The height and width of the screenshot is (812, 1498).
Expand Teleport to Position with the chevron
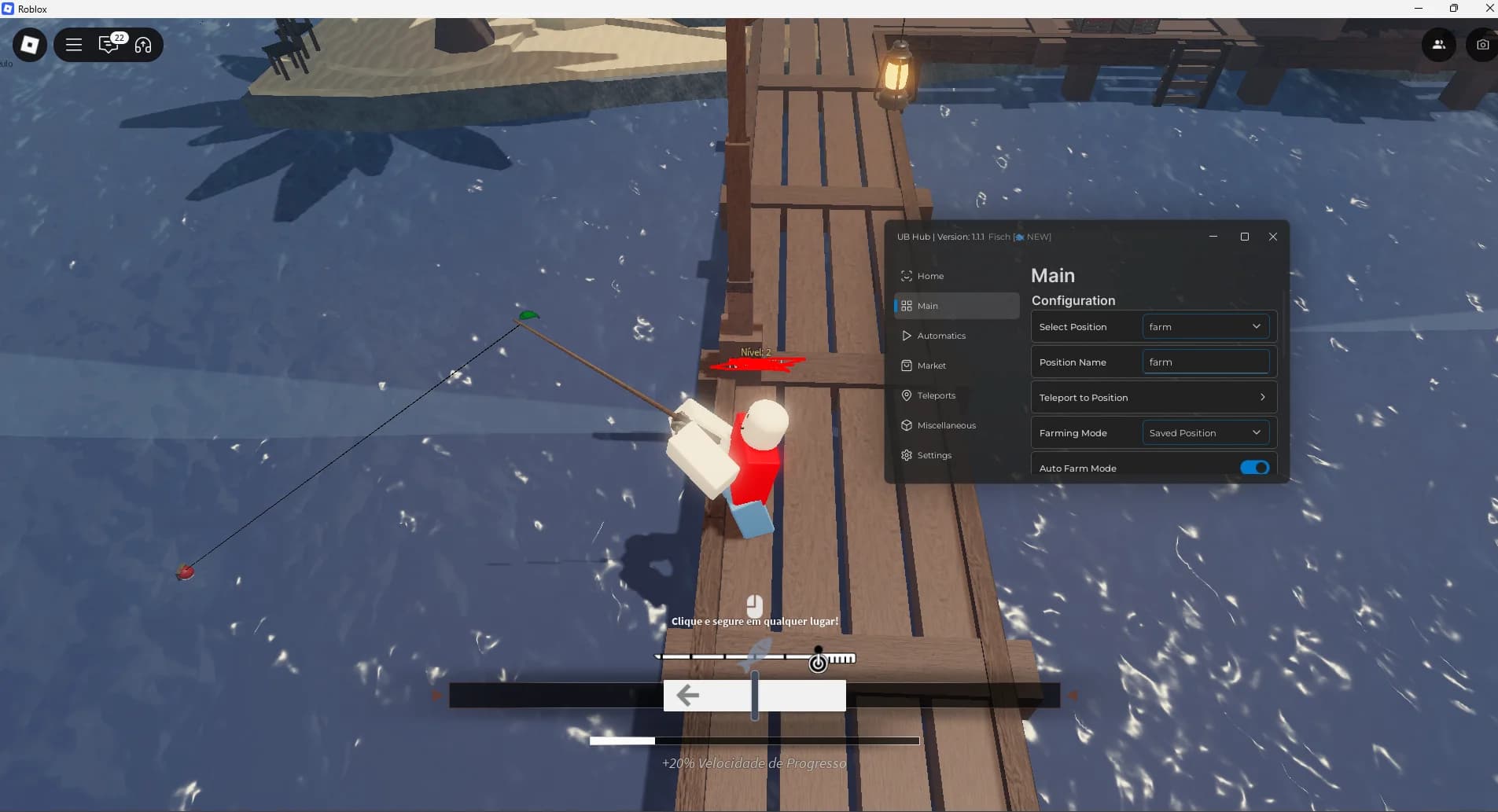1261,397
